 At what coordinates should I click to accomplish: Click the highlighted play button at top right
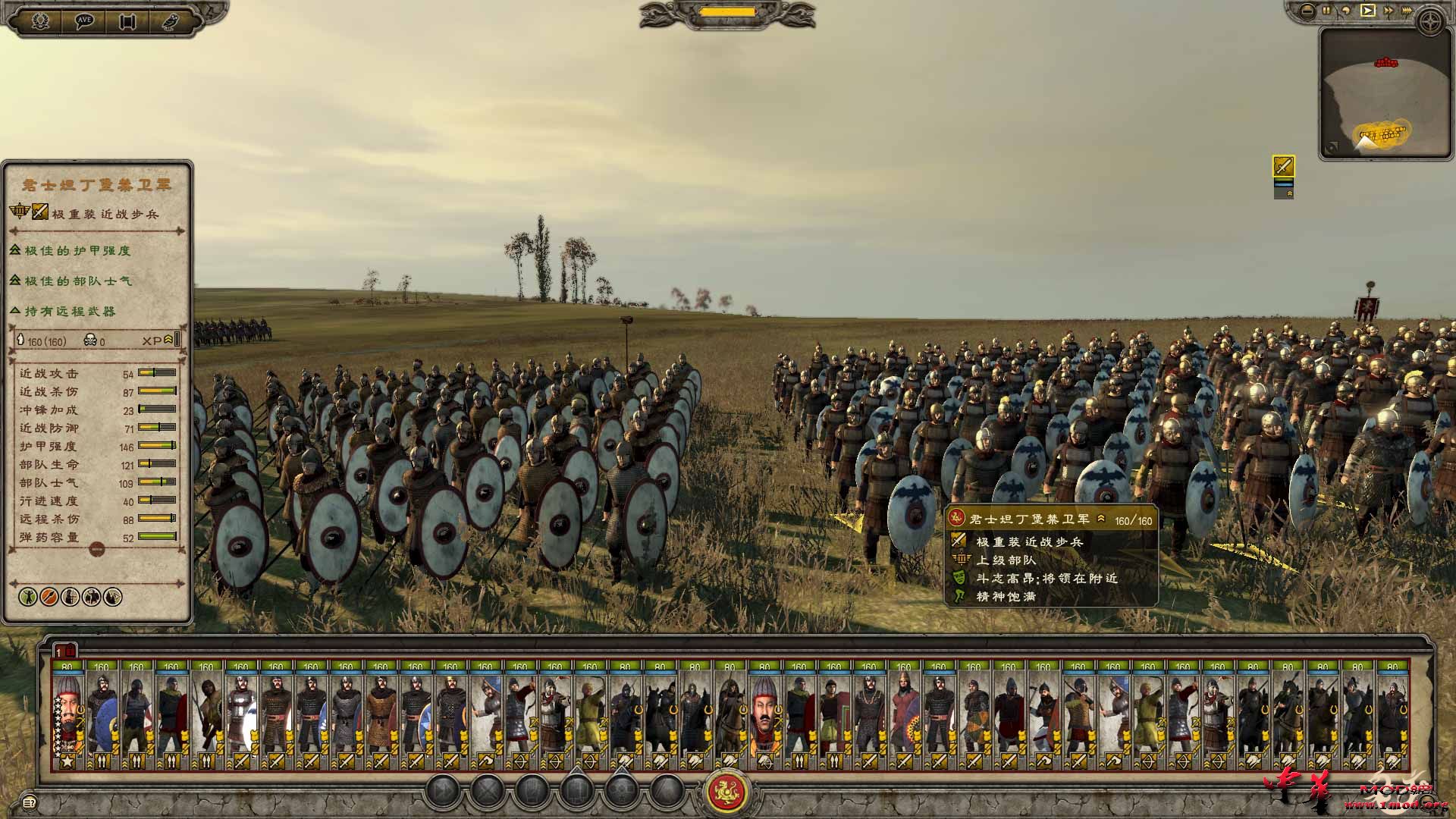click(1368, 10)
